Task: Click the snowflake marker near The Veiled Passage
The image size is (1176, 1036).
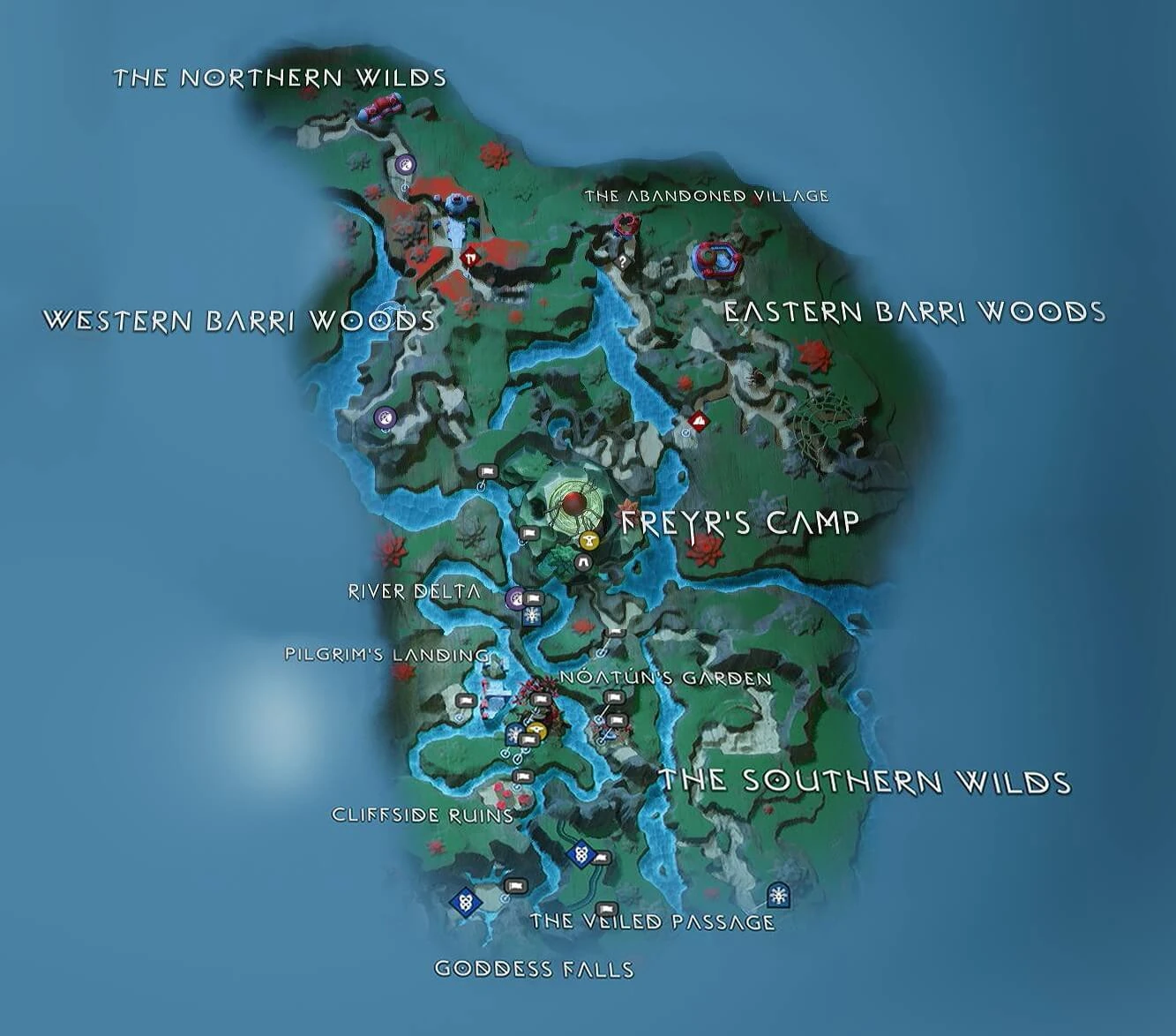Action: pos(778,893)
